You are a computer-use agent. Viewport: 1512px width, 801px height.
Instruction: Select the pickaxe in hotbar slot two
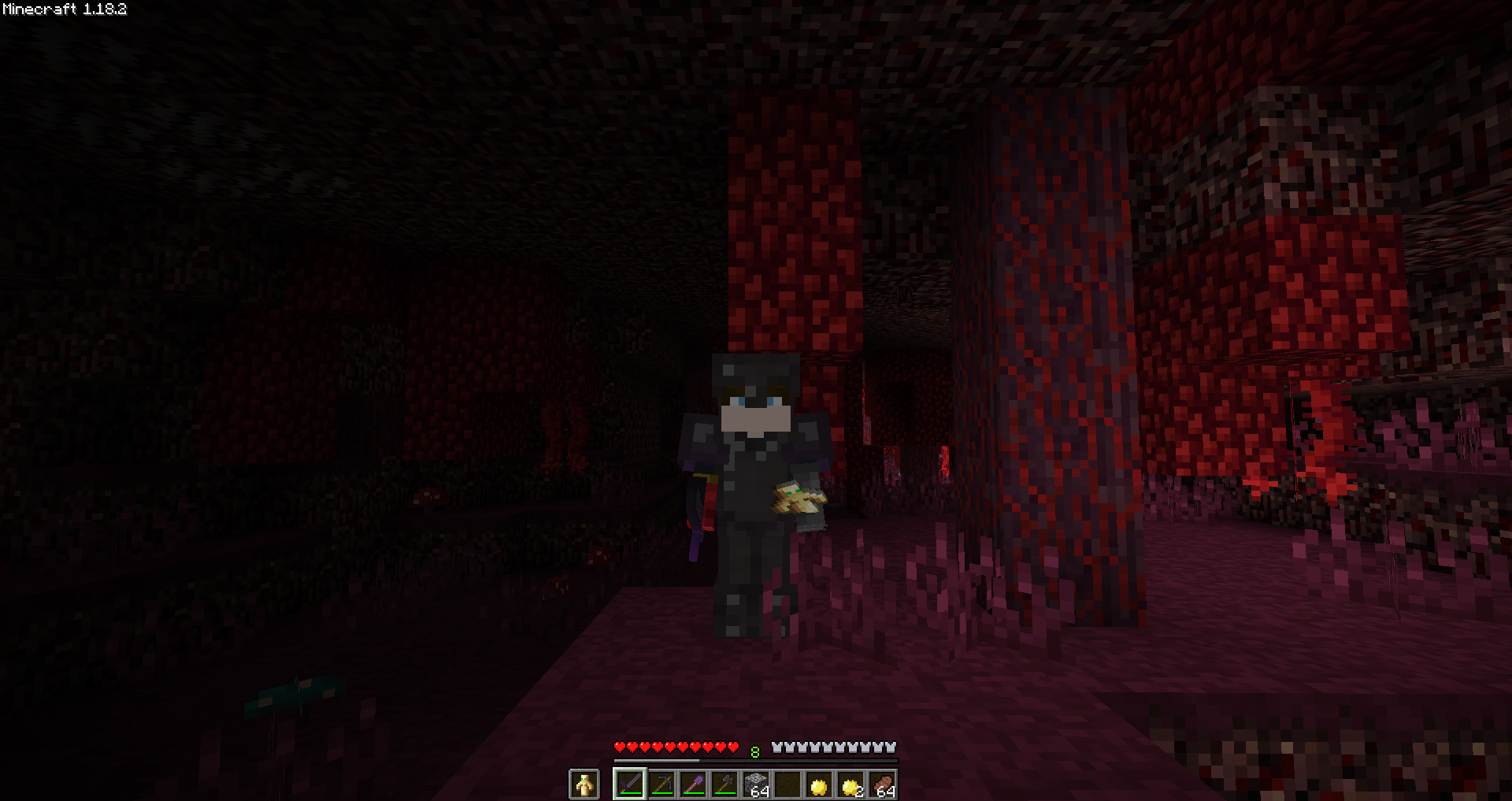[661, 784]
